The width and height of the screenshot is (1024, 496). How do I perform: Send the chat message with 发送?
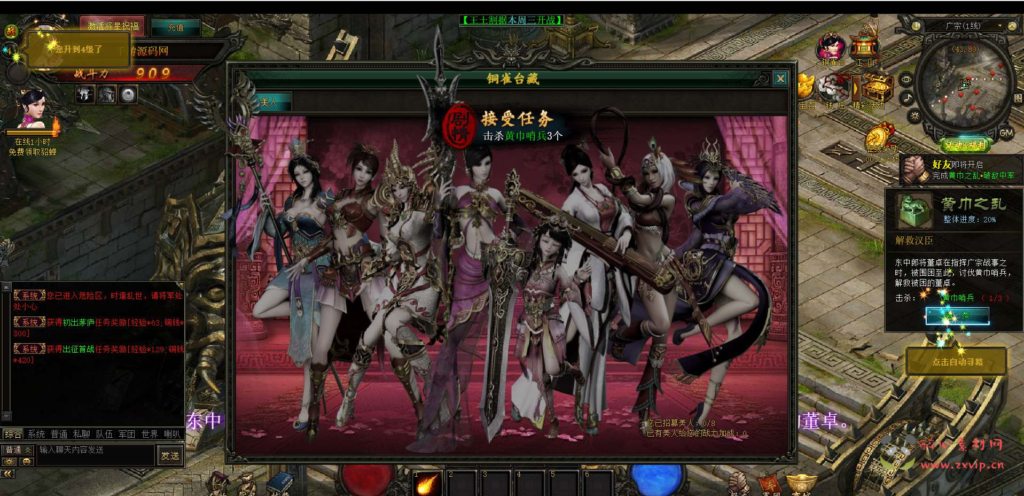[x=171, y=455]
